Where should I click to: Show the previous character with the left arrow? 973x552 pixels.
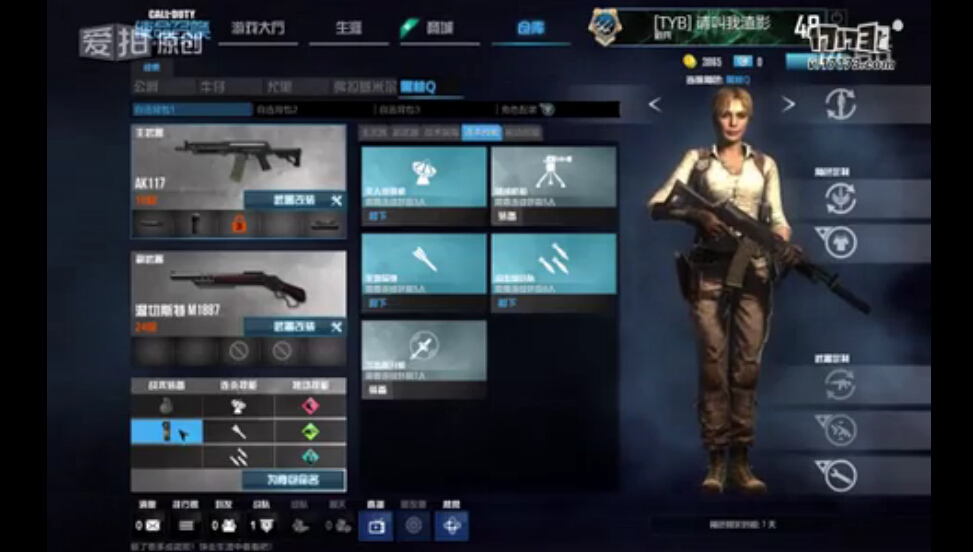tap(655, 105)
